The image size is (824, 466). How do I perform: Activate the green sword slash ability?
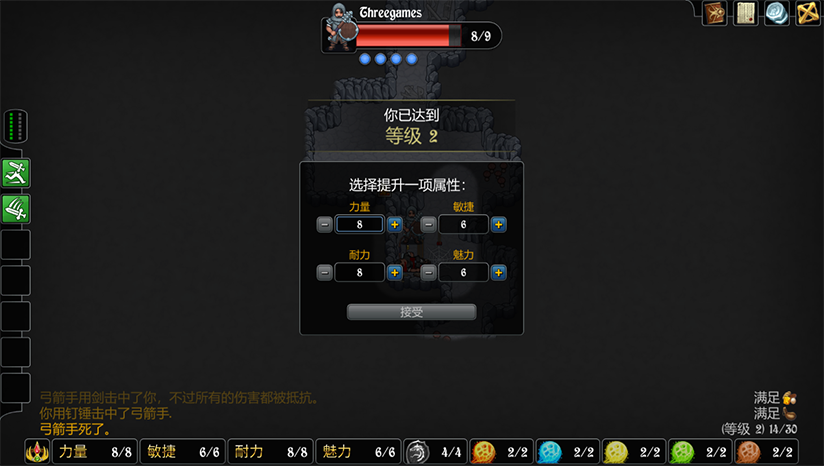16,209
